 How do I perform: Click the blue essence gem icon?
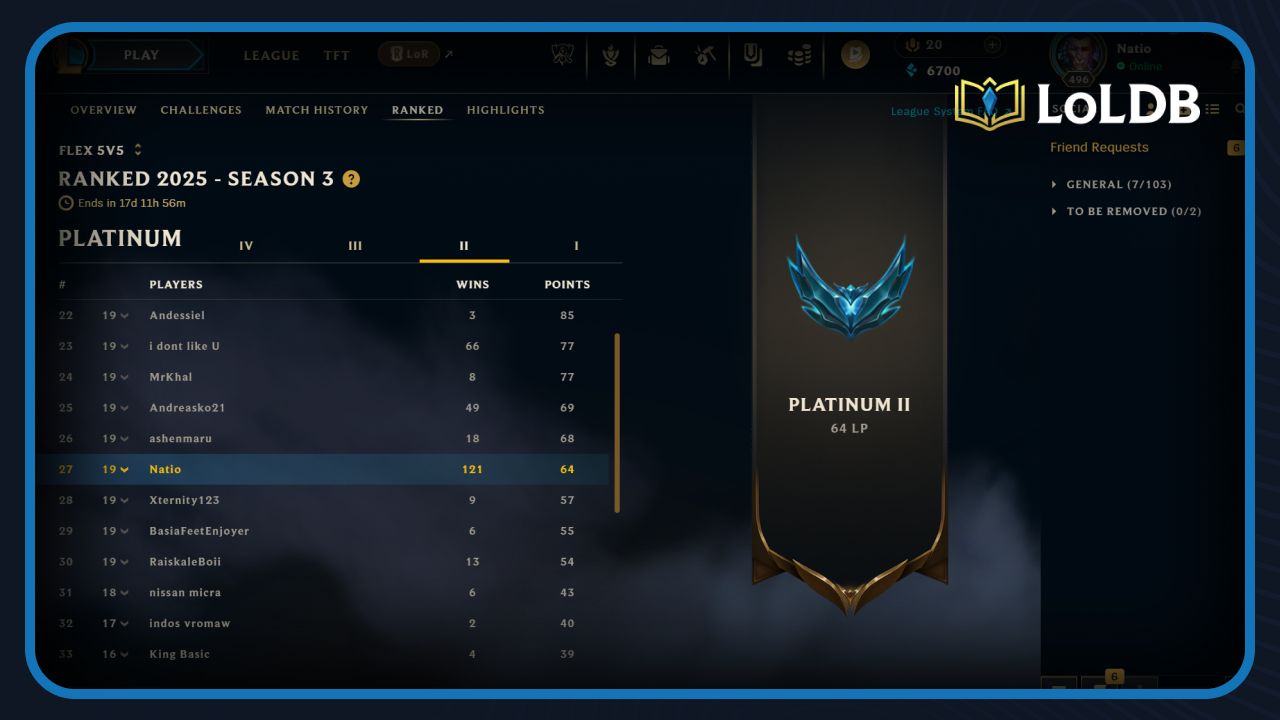coord(910,69)
